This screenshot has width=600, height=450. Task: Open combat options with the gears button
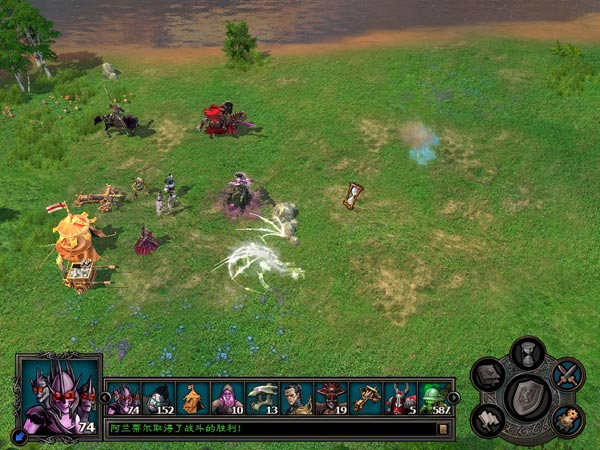567,419
